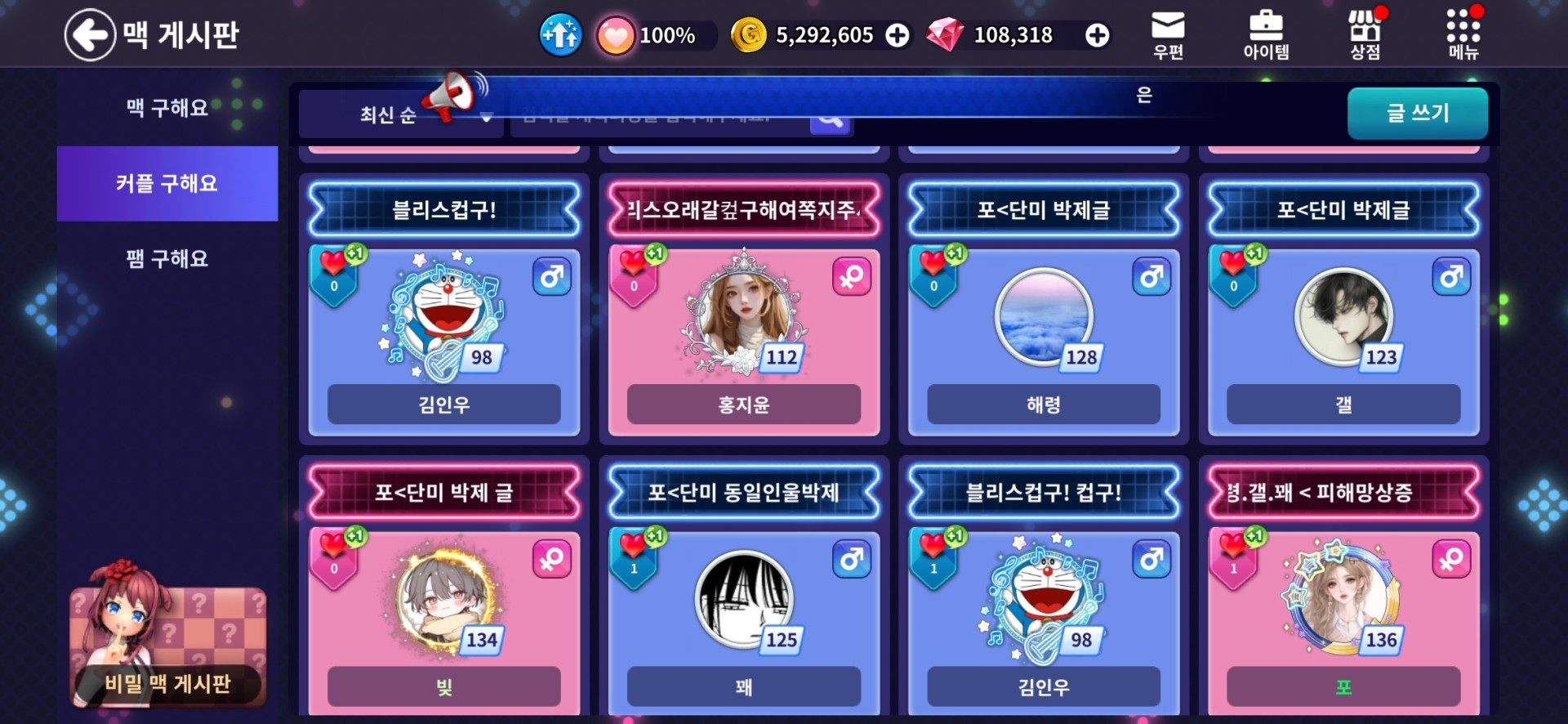Open the 우편 mailbox
This screenshot has width=1568, height=724.
1168,35
